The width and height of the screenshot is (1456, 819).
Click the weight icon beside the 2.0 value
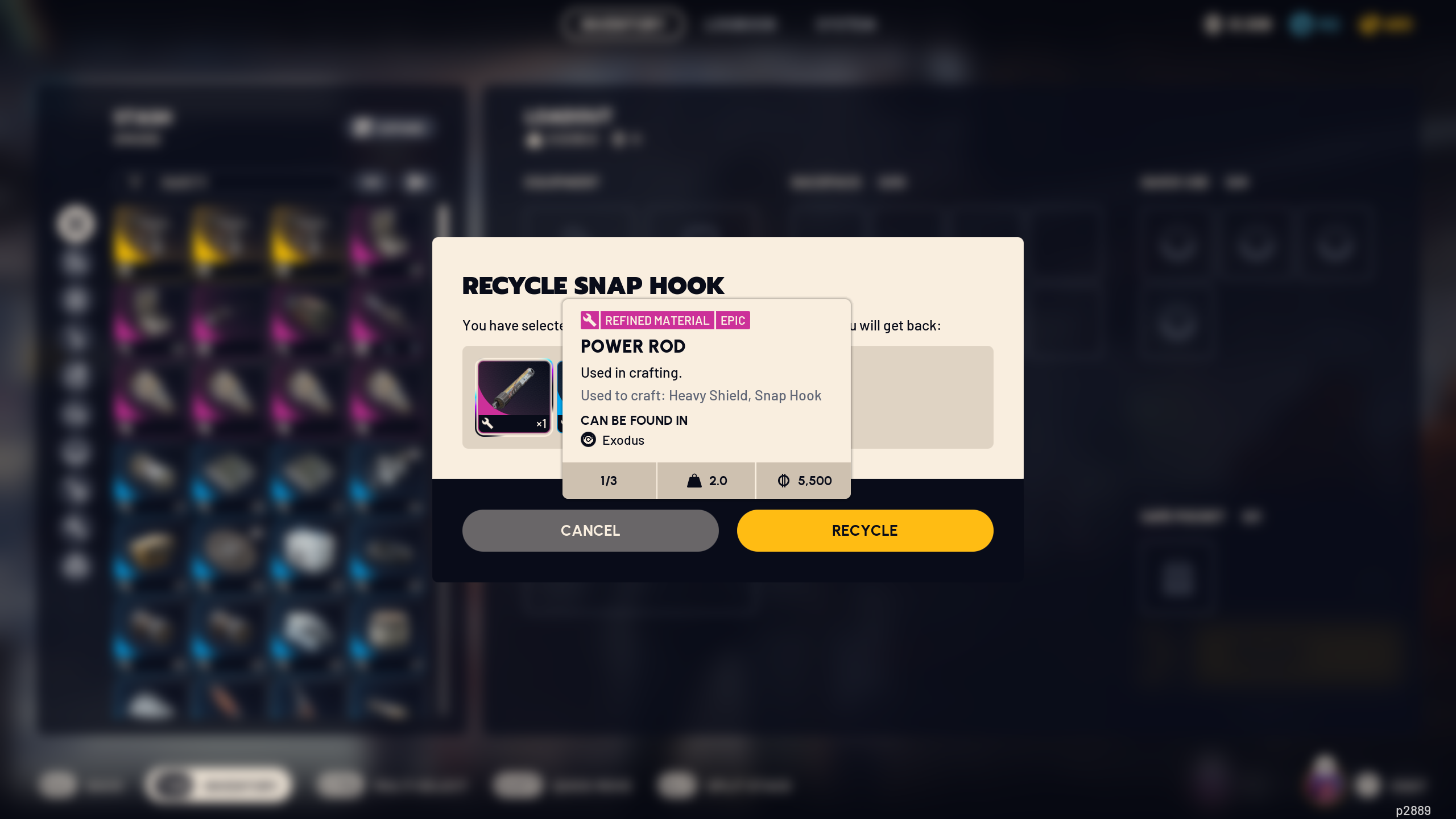pyautogui.click(x=694, y=481)
